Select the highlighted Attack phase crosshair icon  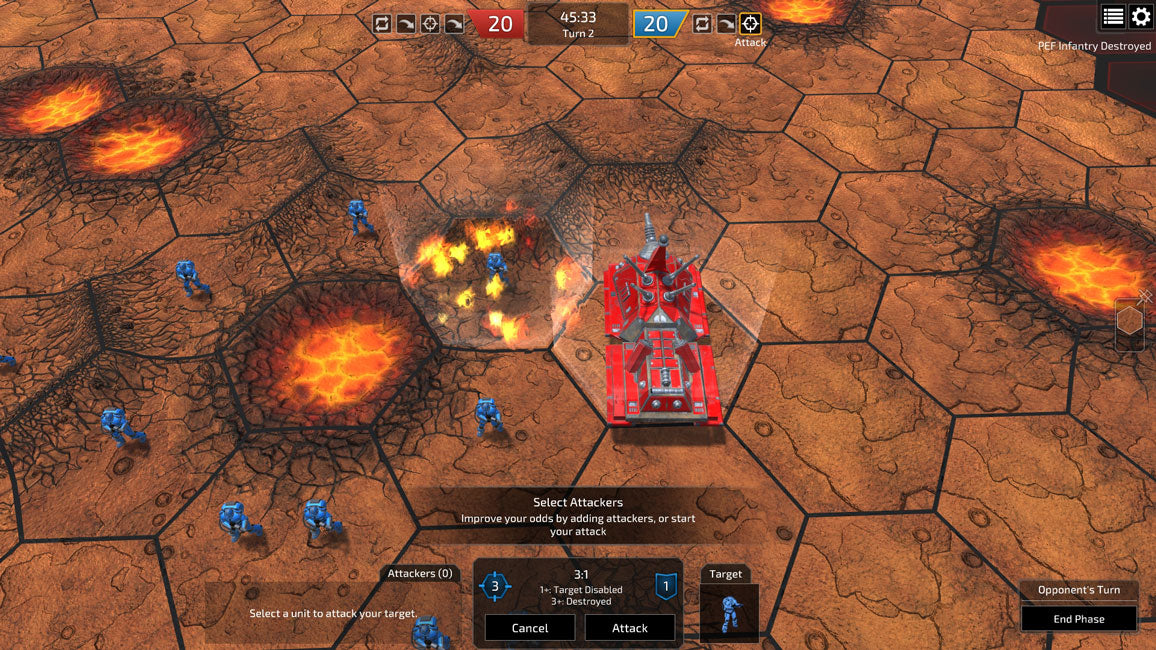click(750, 24)
